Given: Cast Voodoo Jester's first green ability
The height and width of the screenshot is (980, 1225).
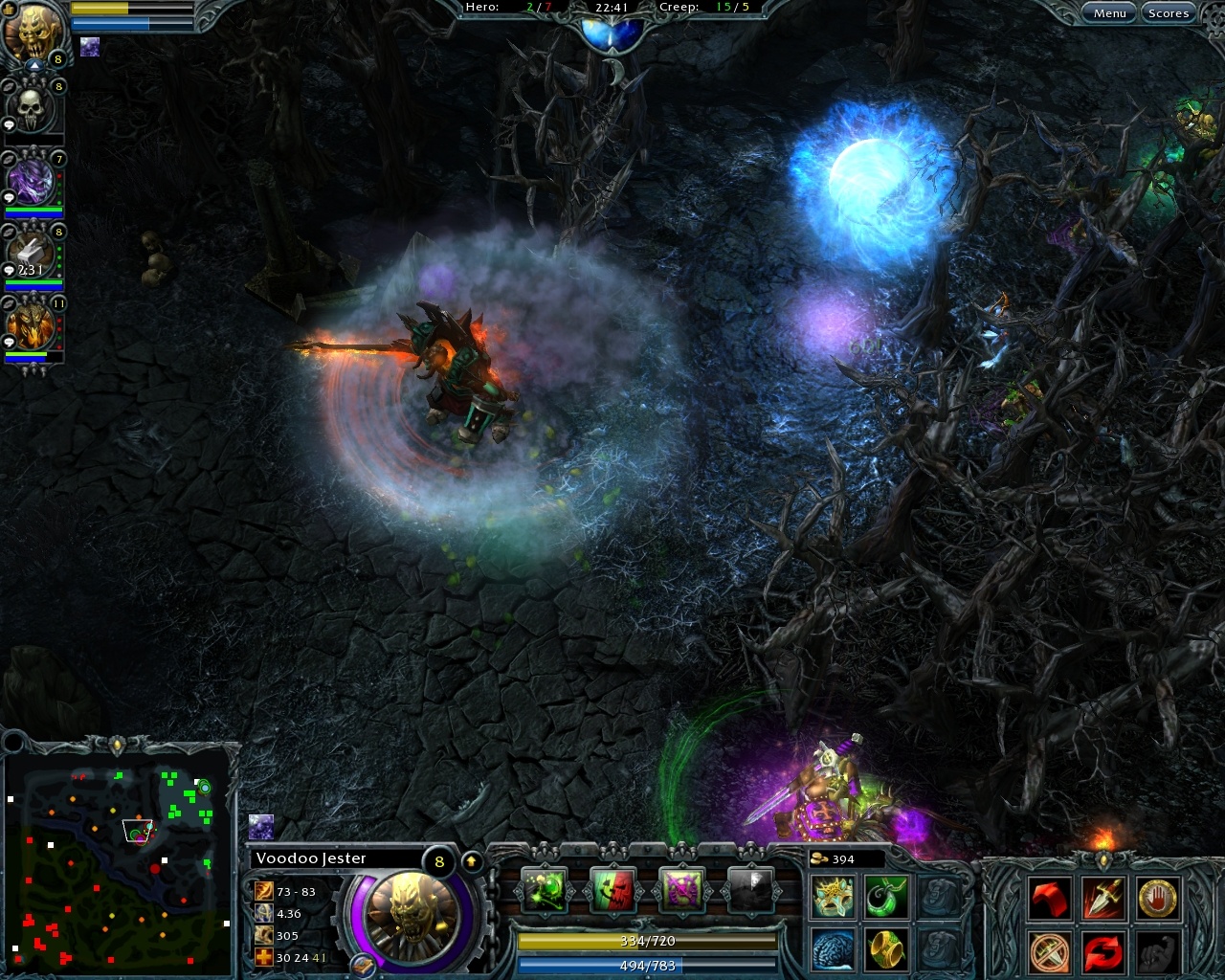Looking at the screenshot, I should coord(546,888).
